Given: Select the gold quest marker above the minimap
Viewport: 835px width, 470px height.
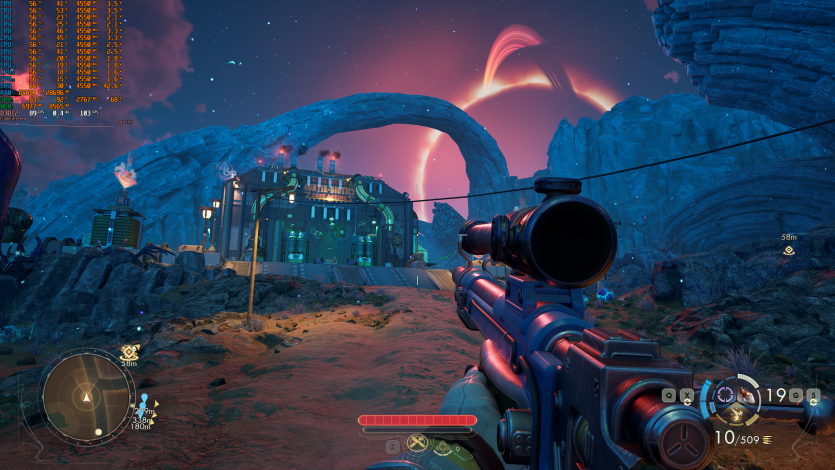Looking at the screenshot, I should click(129, 352).
